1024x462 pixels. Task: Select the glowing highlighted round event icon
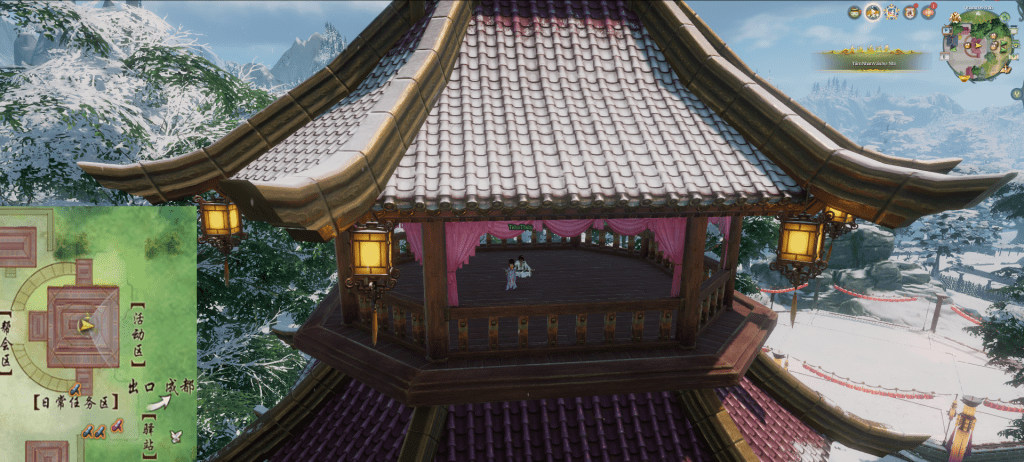[873, 12]
